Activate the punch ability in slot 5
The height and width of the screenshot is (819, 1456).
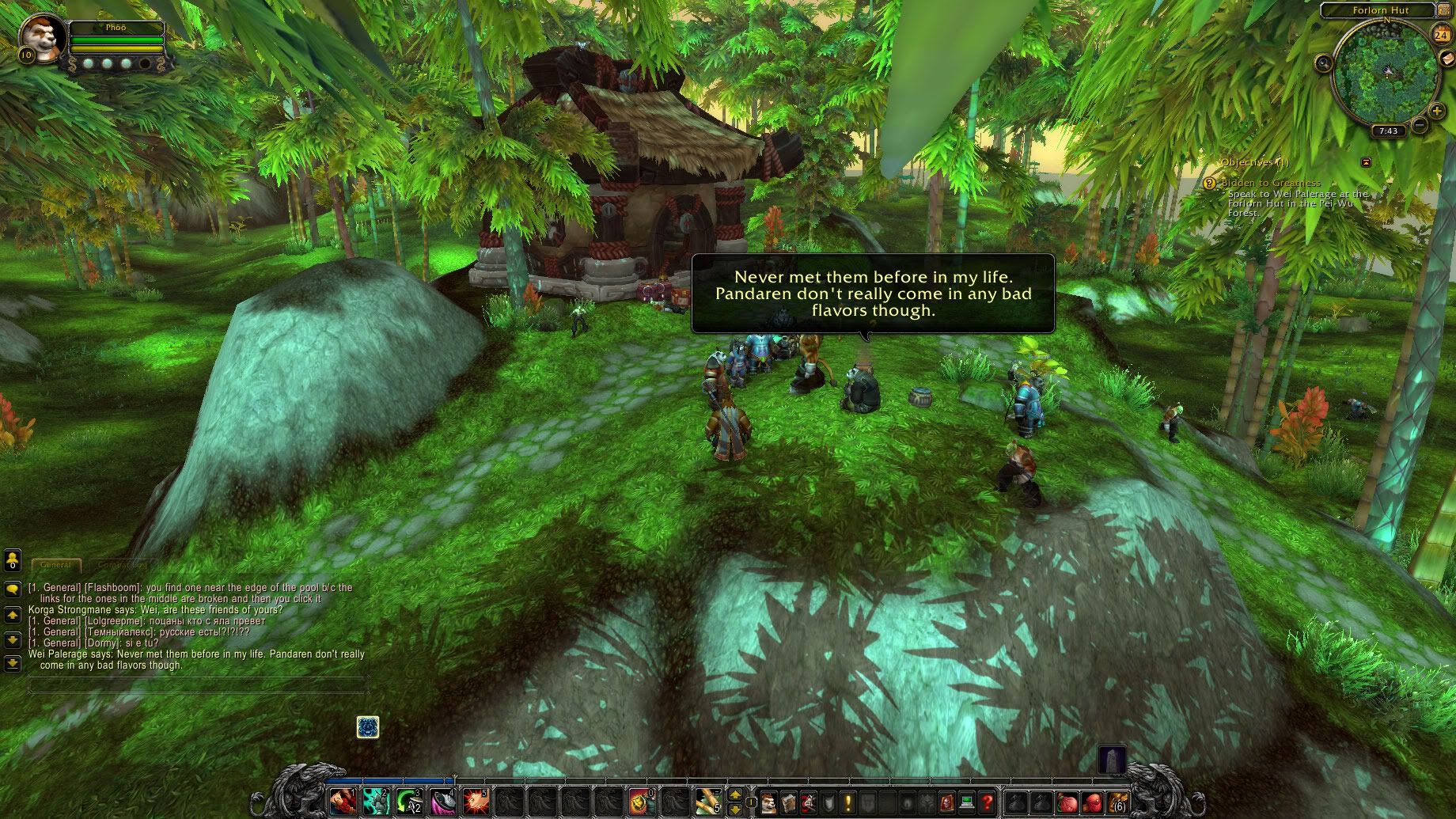click(475, 802)
